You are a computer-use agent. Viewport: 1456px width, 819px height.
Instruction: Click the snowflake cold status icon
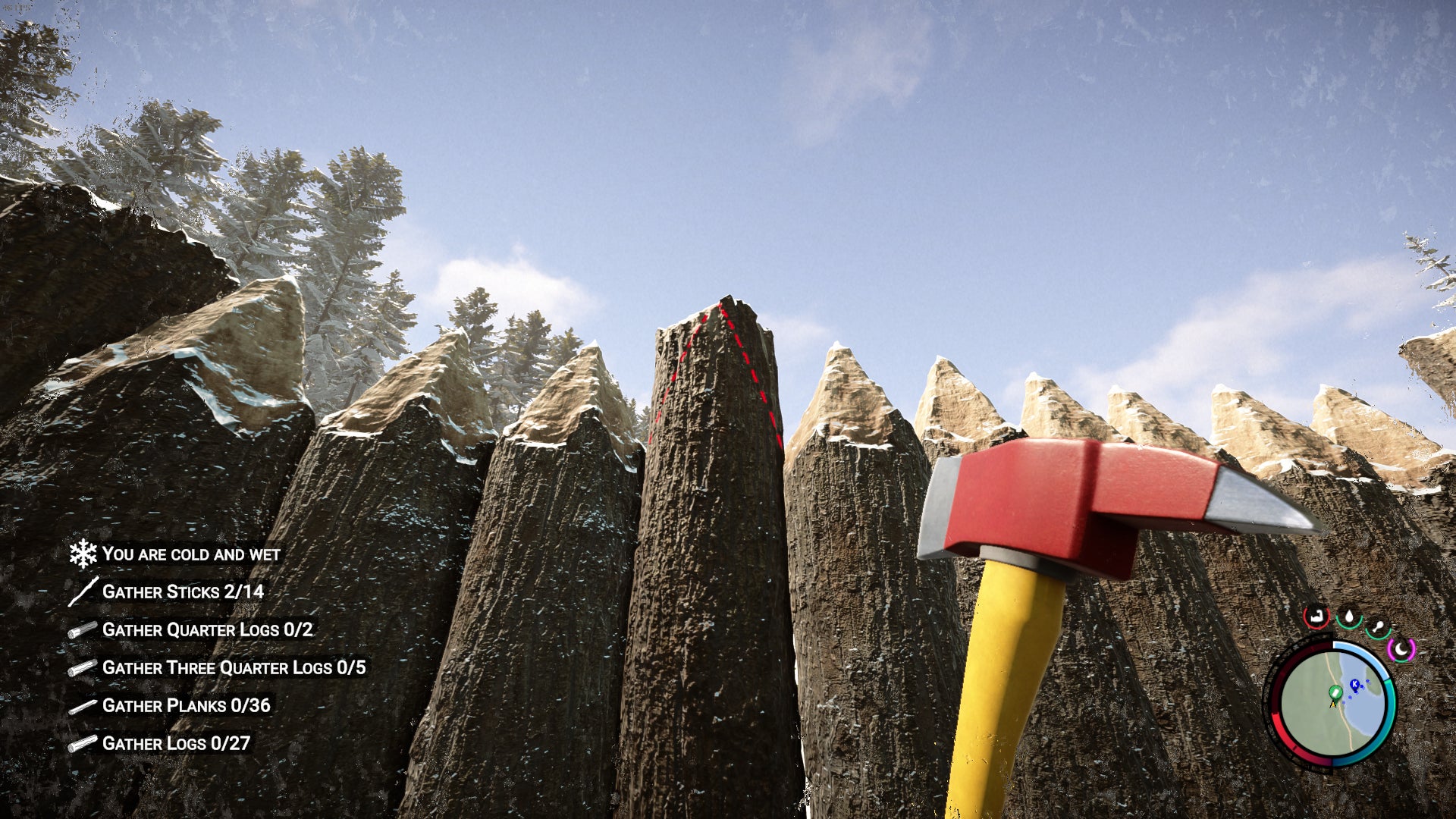tap(83, 554)
